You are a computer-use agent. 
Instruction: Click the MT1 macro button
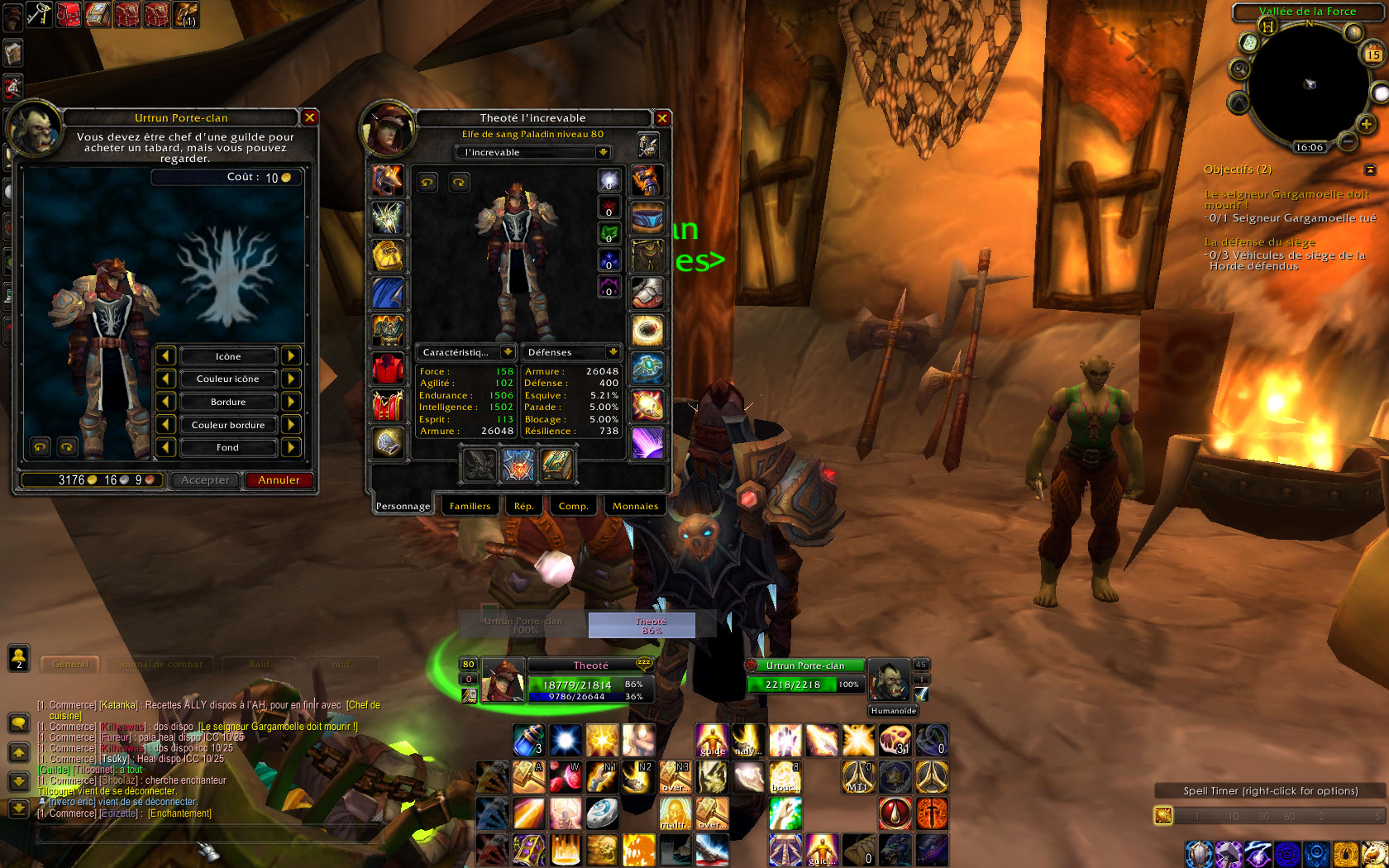(x=857, y=777)
